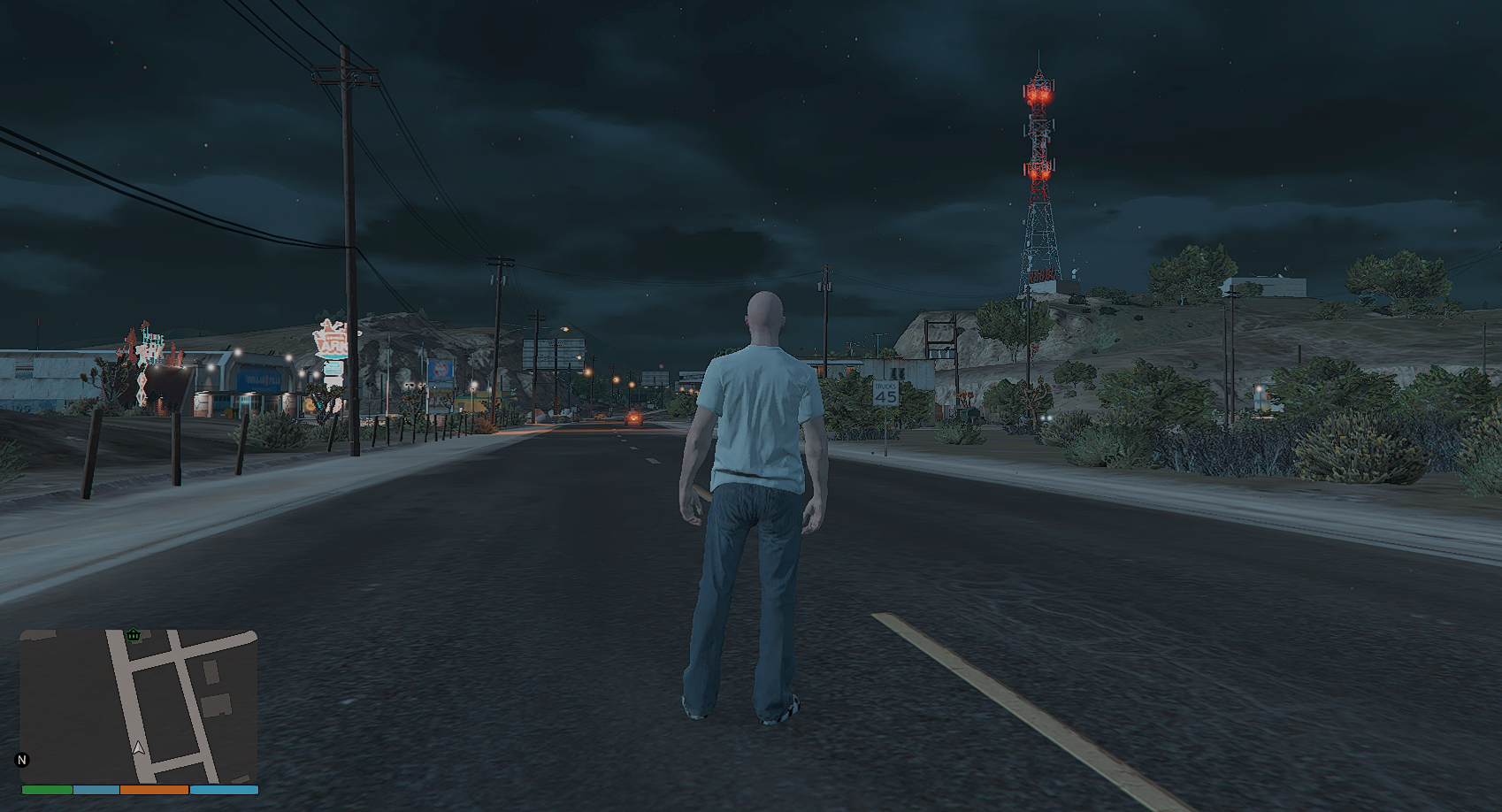Click the lit street lamp above the store
The image size is (1502, 812).
[237, 351]
